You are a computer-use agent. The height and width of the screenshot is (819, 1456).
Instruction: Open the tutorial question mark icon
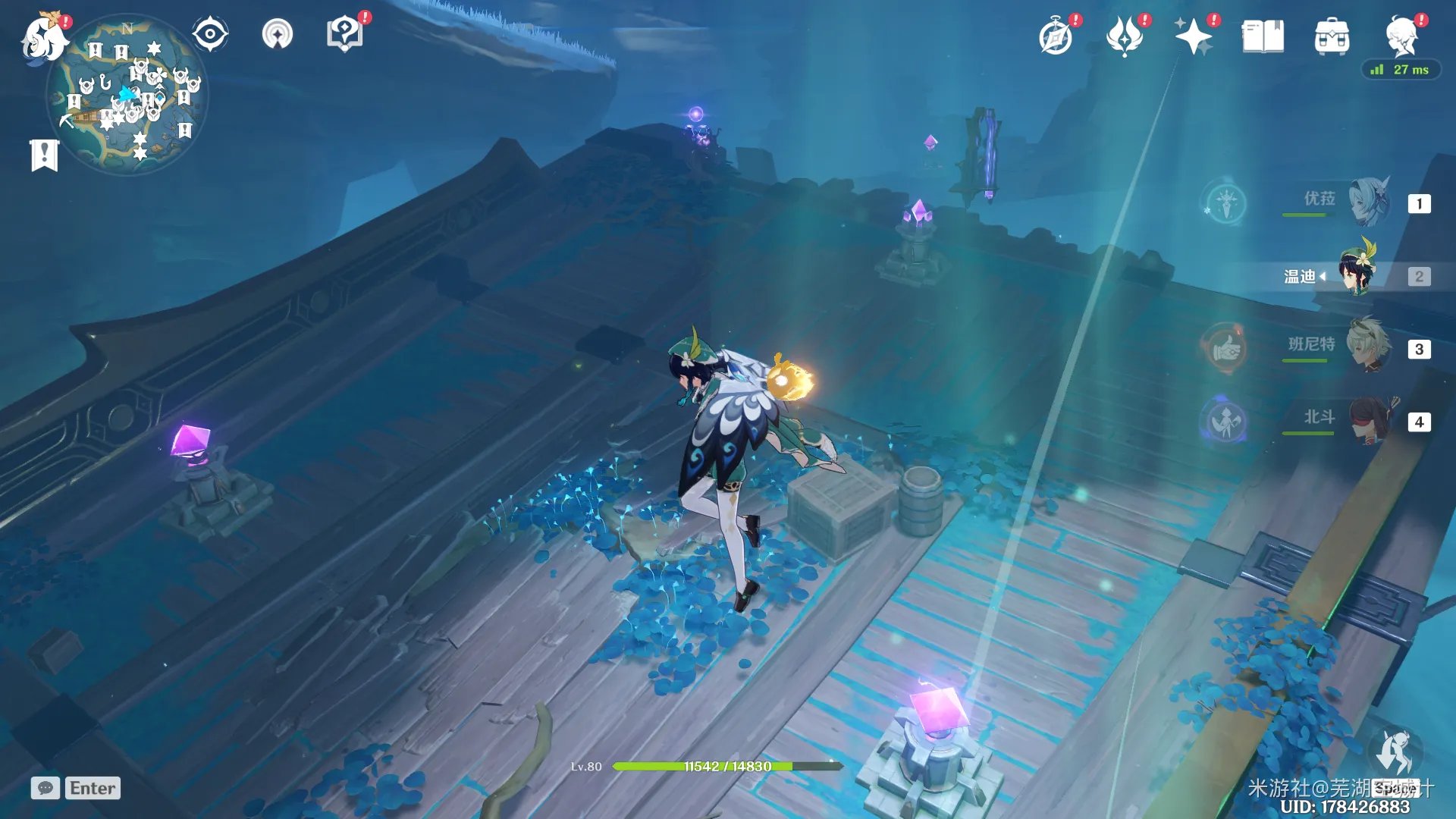click(x=345, y=35)
